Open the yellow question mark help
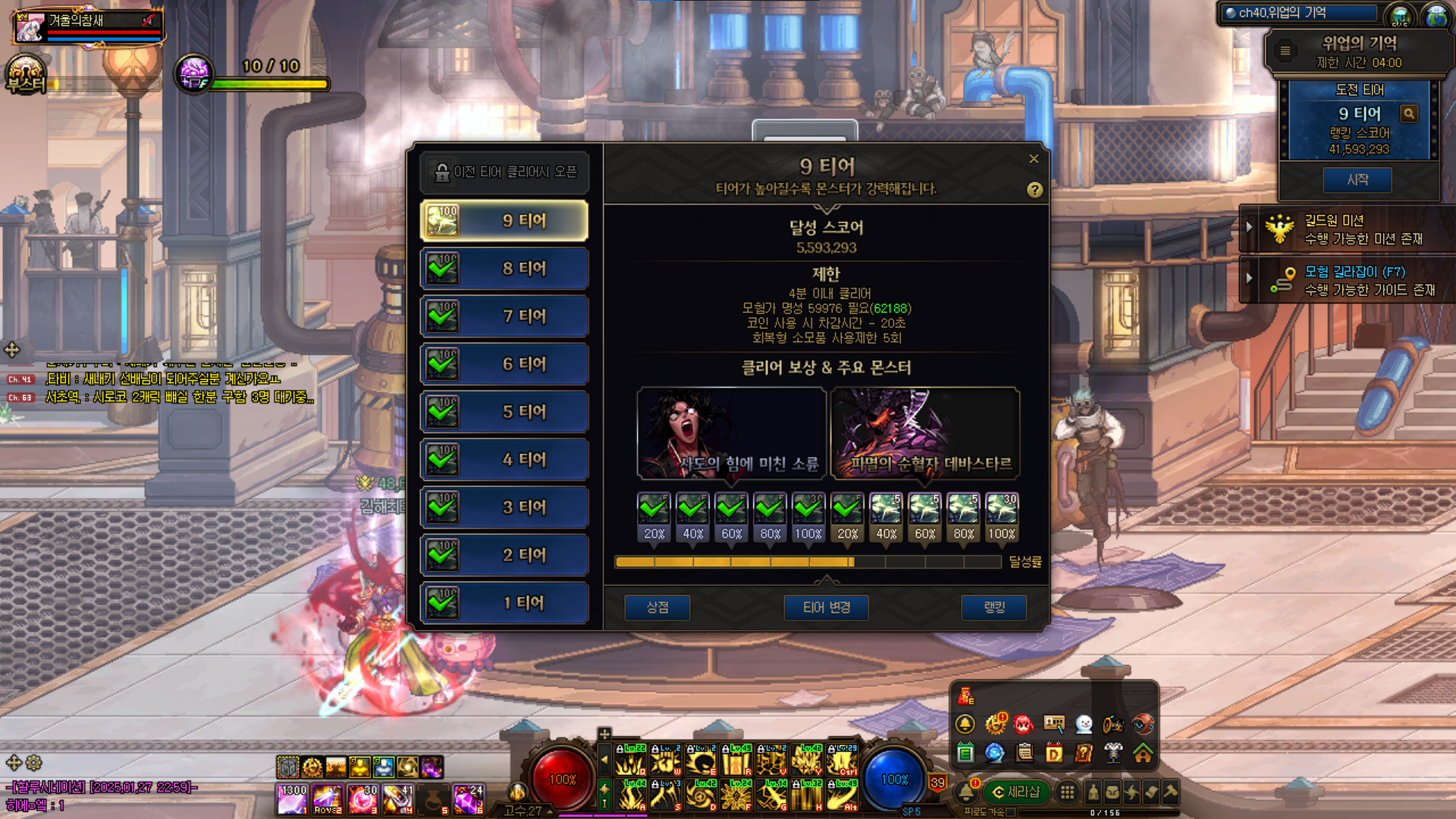1456x819 pixels. click(x=1034, y=190)
